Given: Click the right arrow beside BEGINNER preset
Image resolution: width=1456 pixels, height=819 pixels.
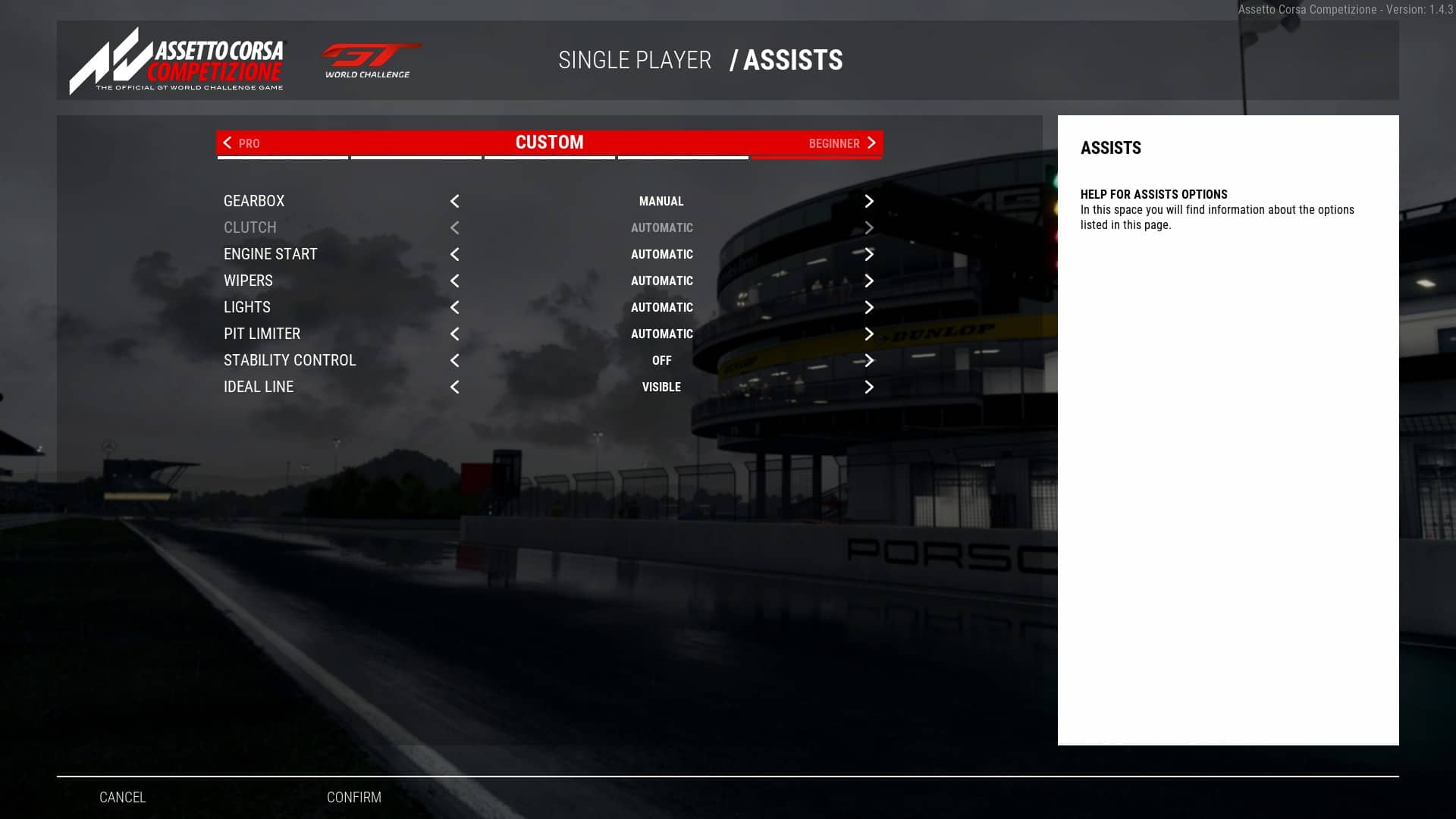Looking at the screenshot, I should [x=871, y=143].
